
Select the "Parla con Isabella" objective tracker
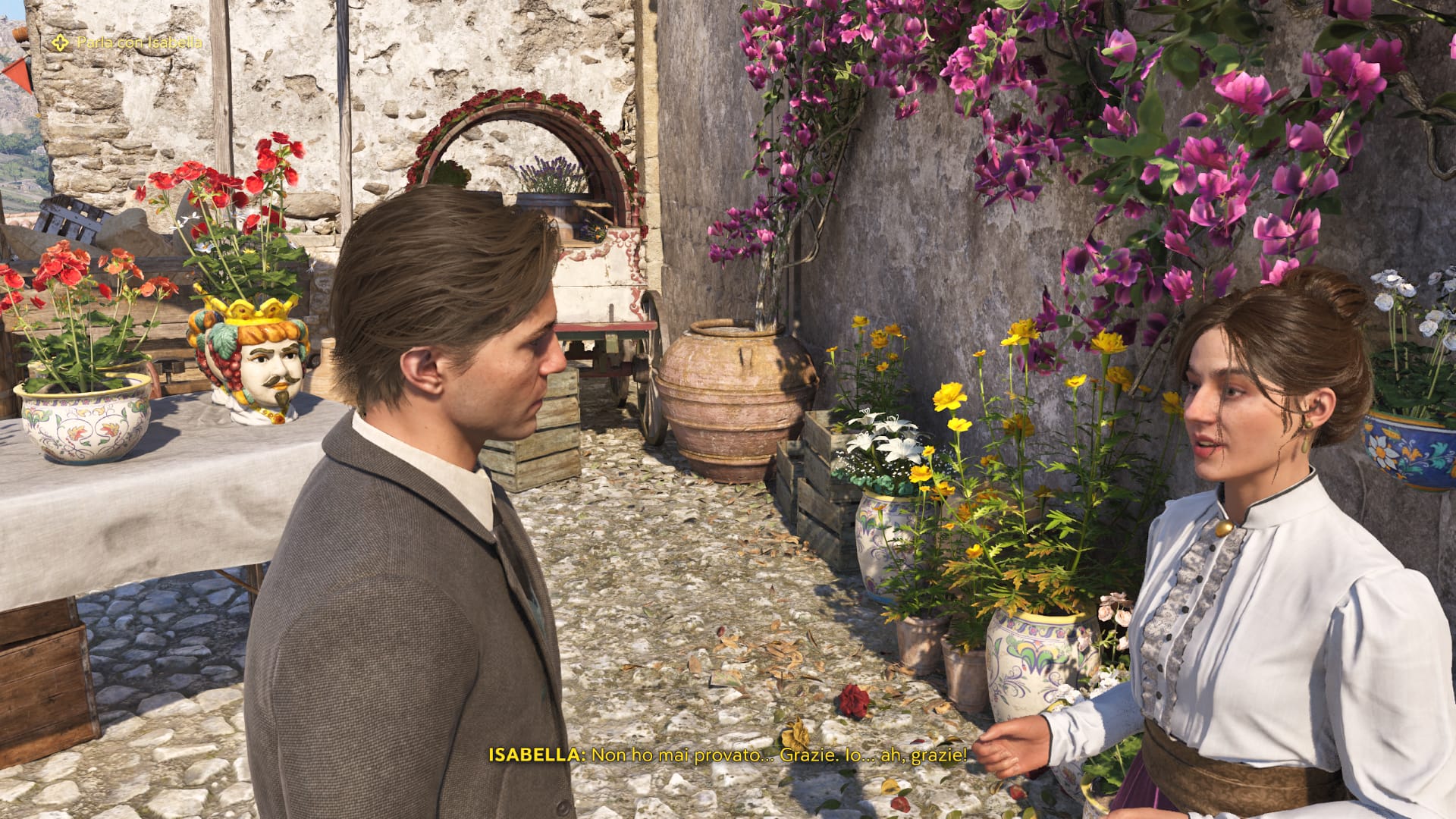129,42
